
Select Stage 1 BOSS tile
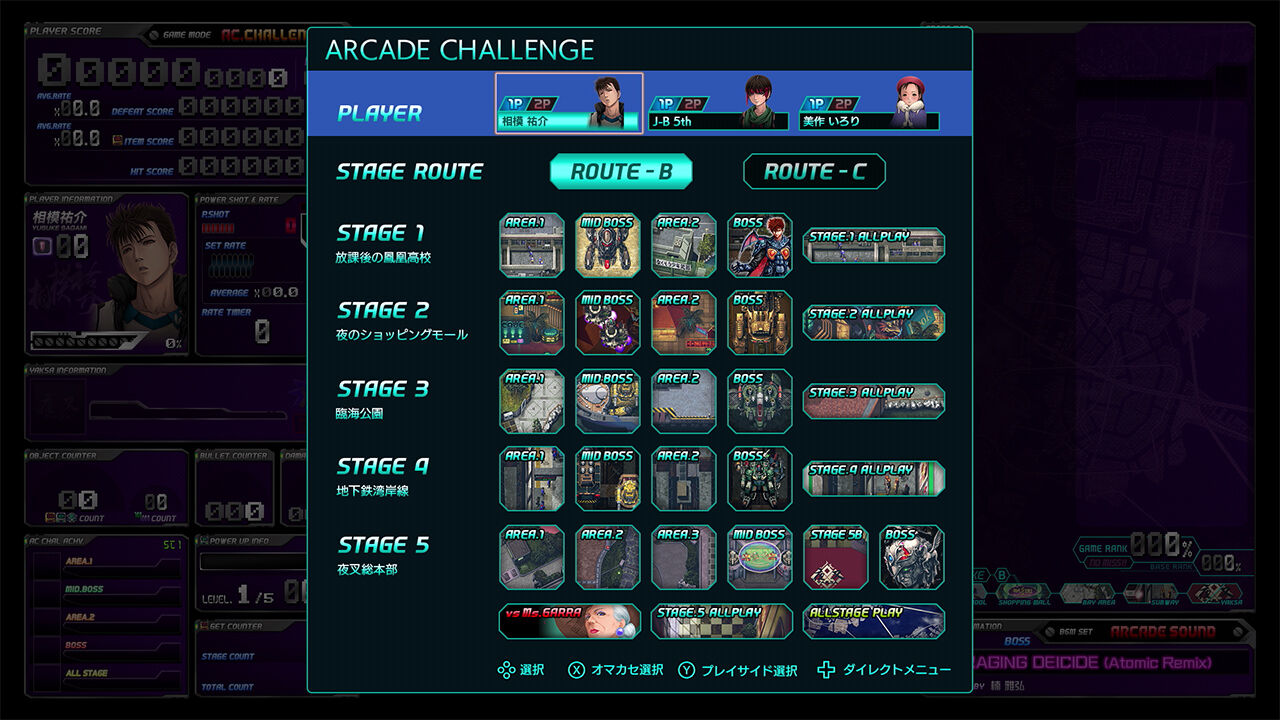(x=760, y=245)
